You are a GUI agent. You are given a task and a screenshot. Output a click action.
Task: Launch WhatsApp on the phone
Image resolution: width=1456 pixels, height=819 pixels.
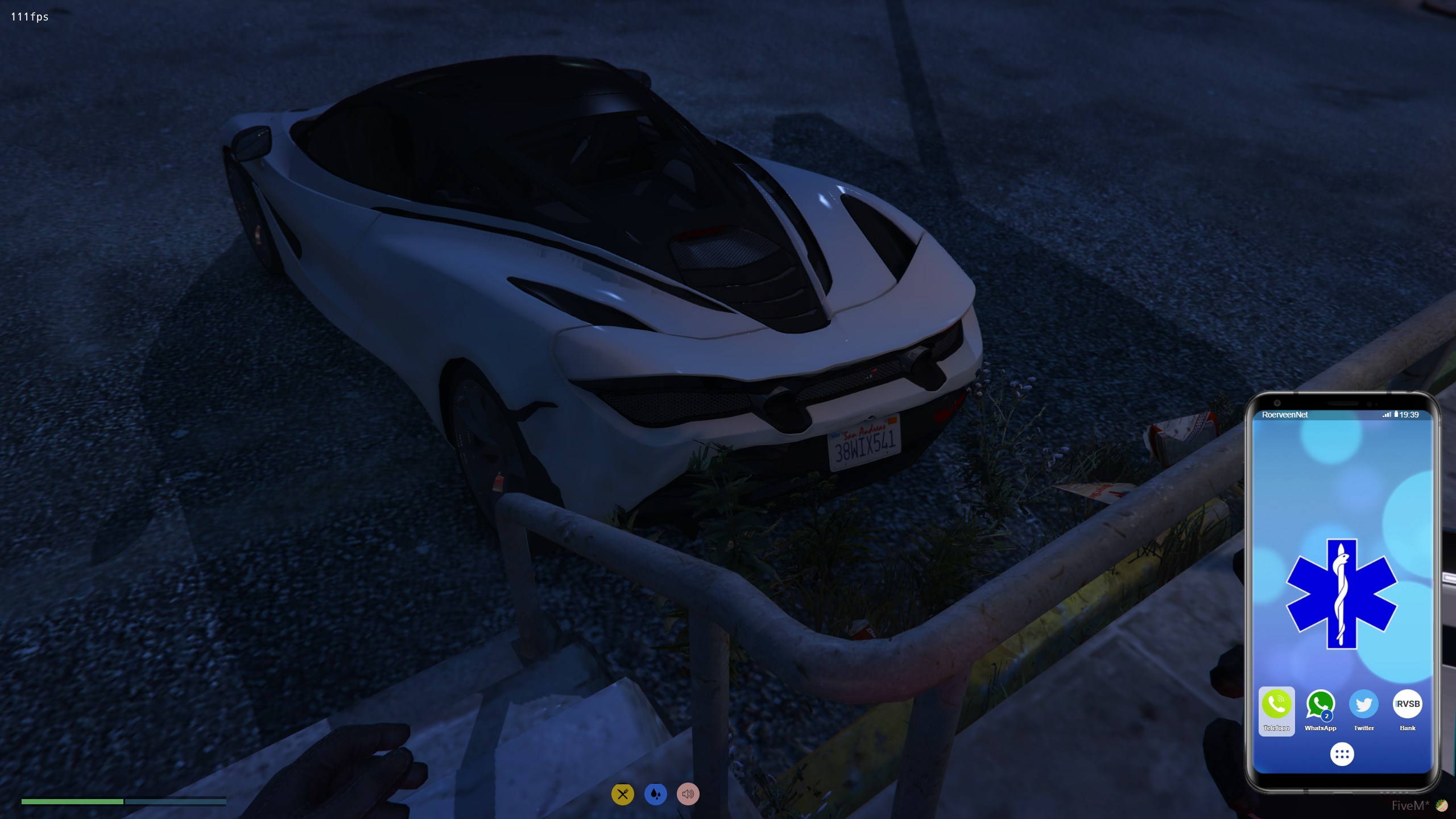(1320, 705)
